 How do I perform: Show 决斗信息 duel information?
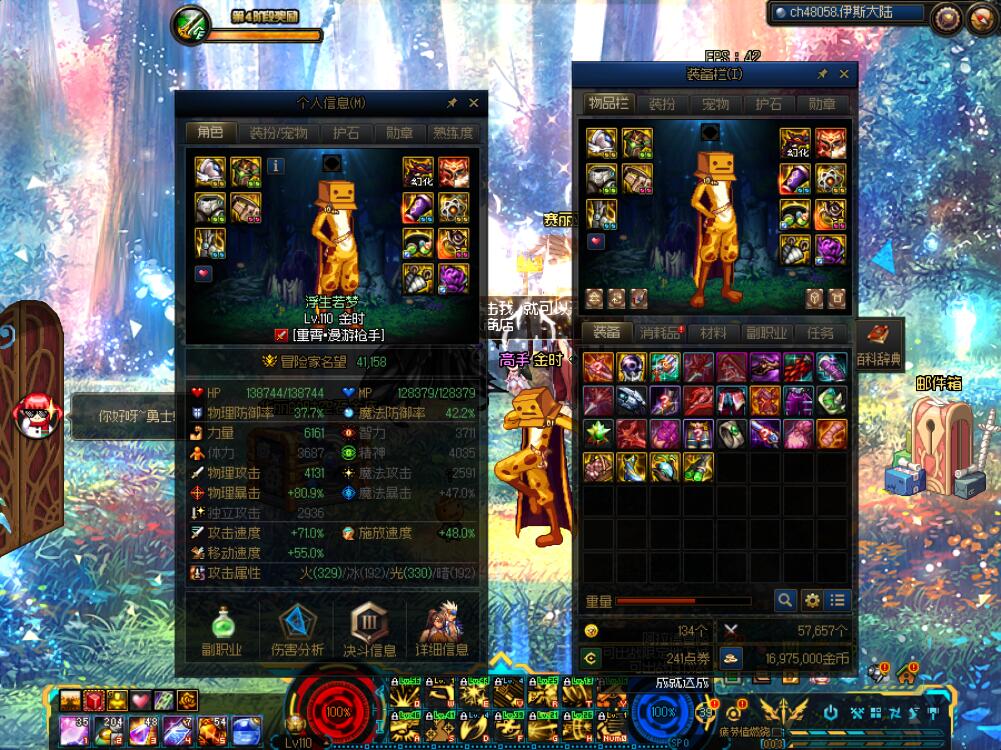[x=369, y=631]
